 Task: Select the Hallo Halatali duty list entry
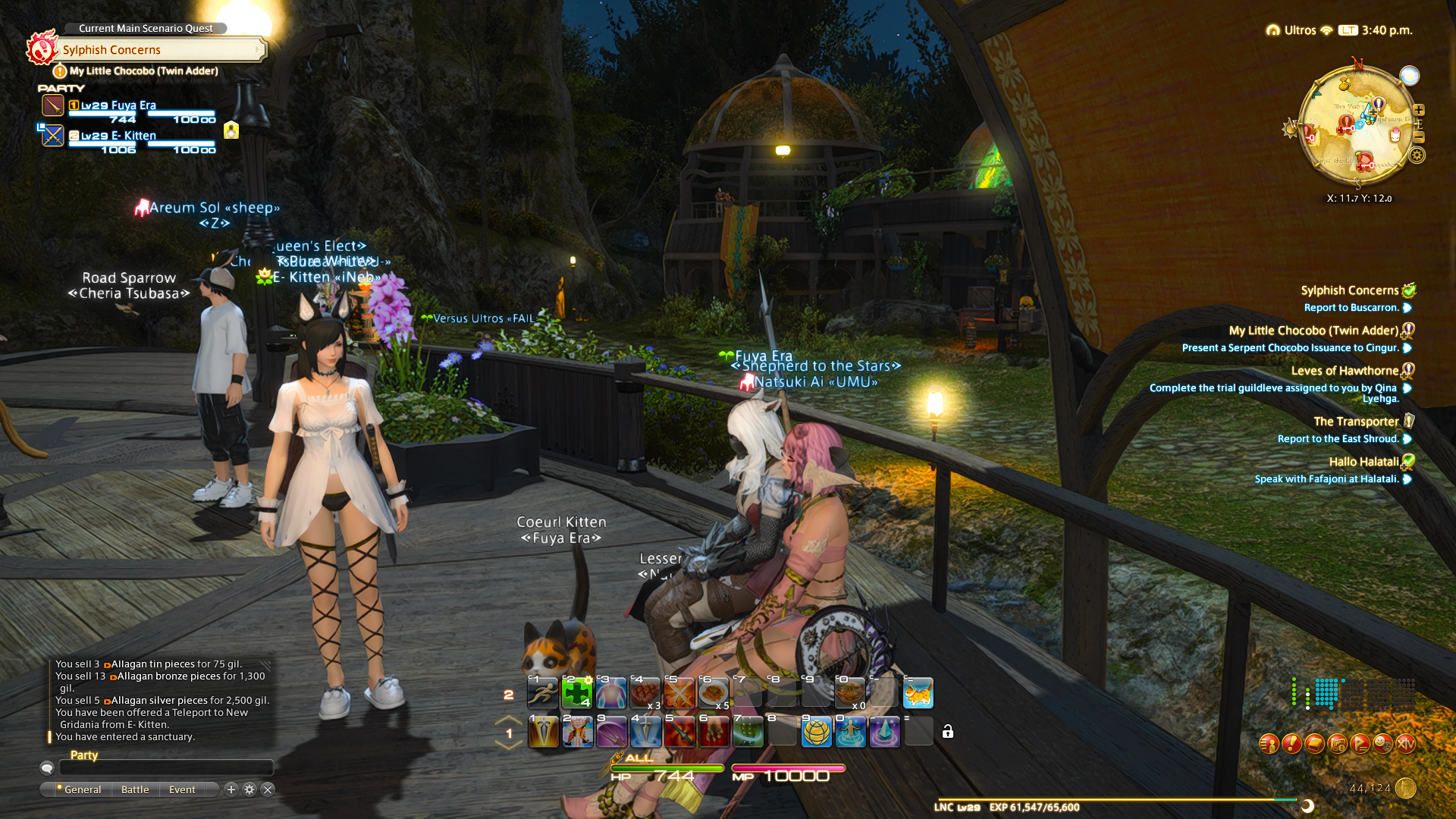1363,462
